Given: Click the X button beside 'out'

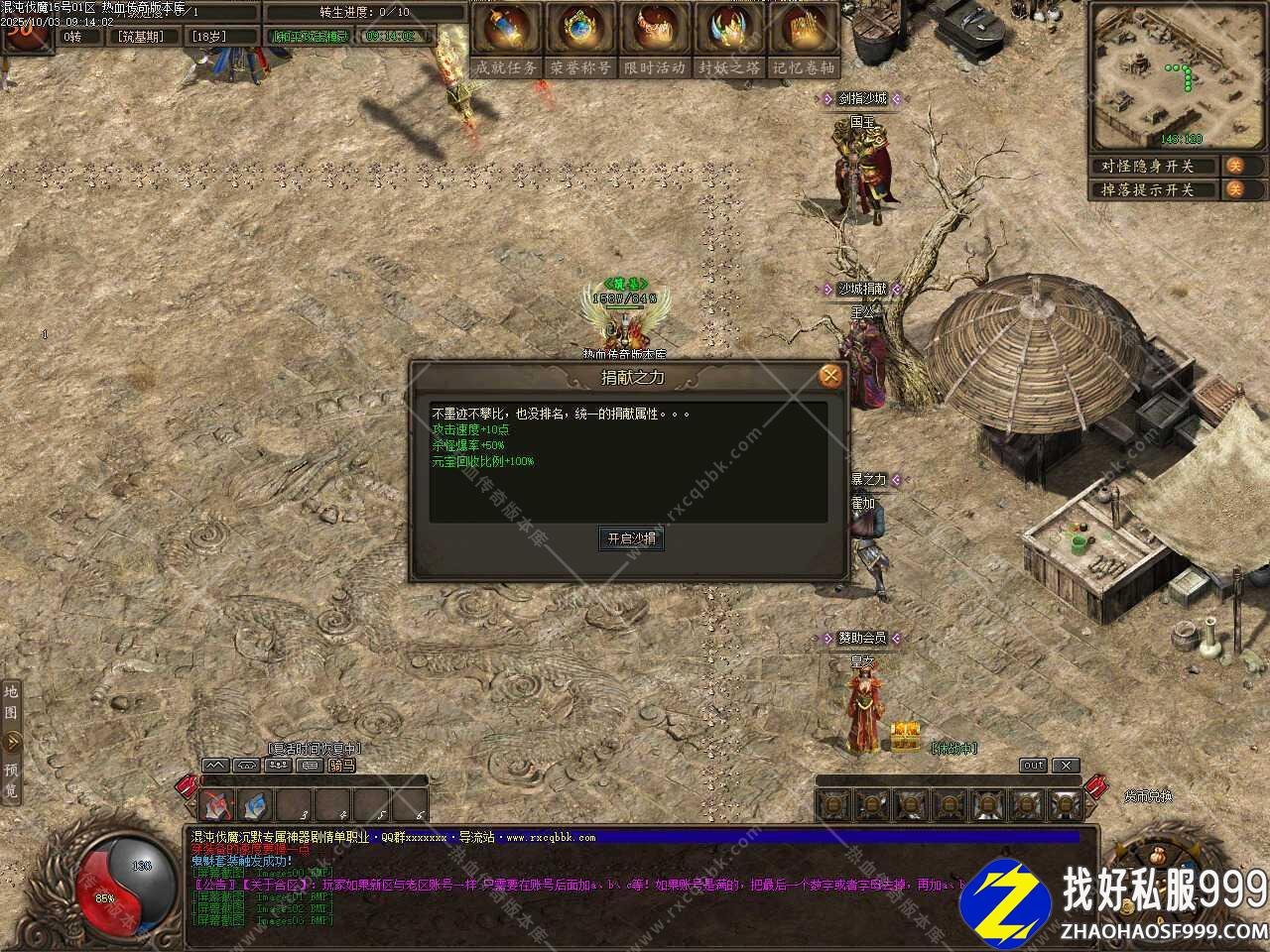Looking at the screenshot, I should click(x=1065, y=766).
